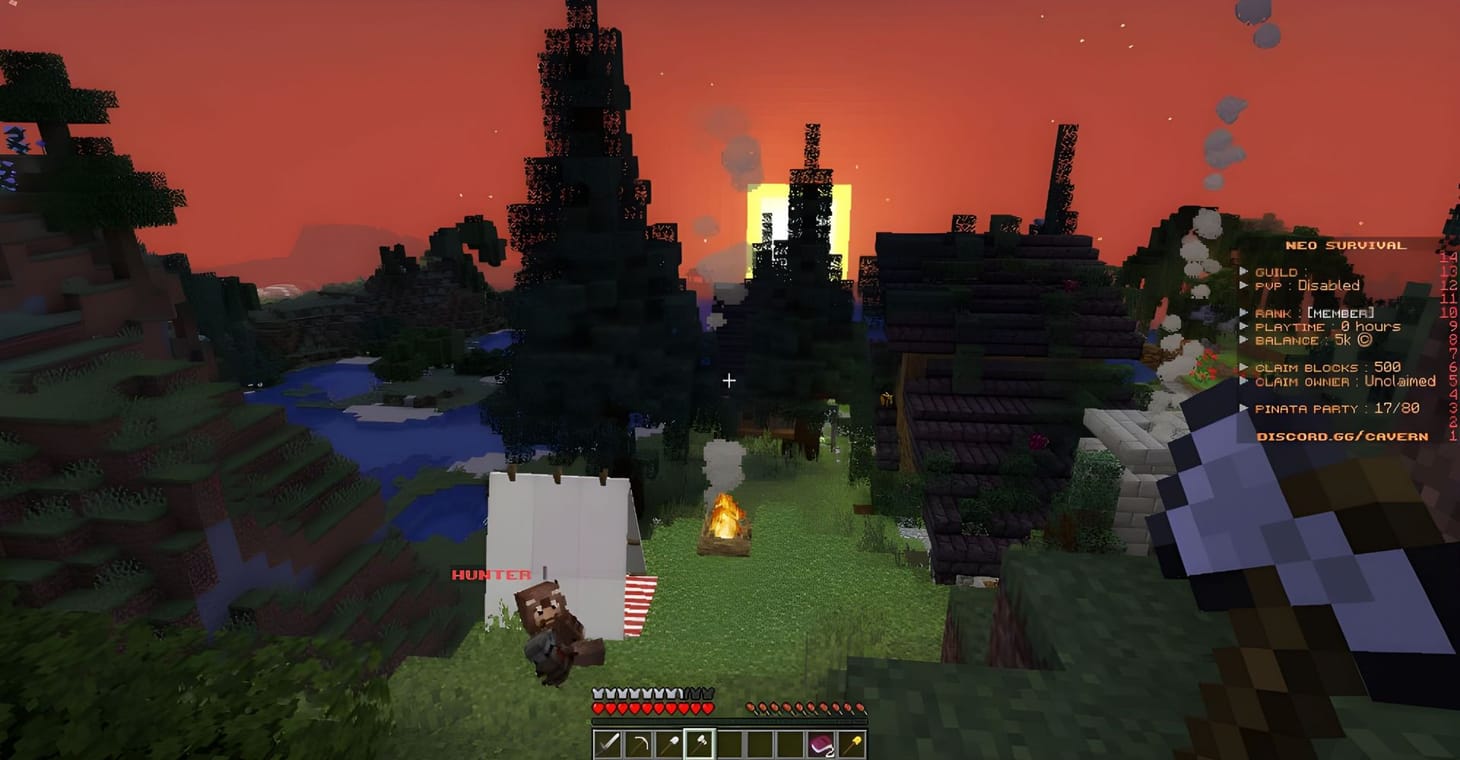The width and height of the screenshot is (1460, 760).
Task: Click the NEO SURVIVAL sidebar title
Action: tap(1346, 243)
